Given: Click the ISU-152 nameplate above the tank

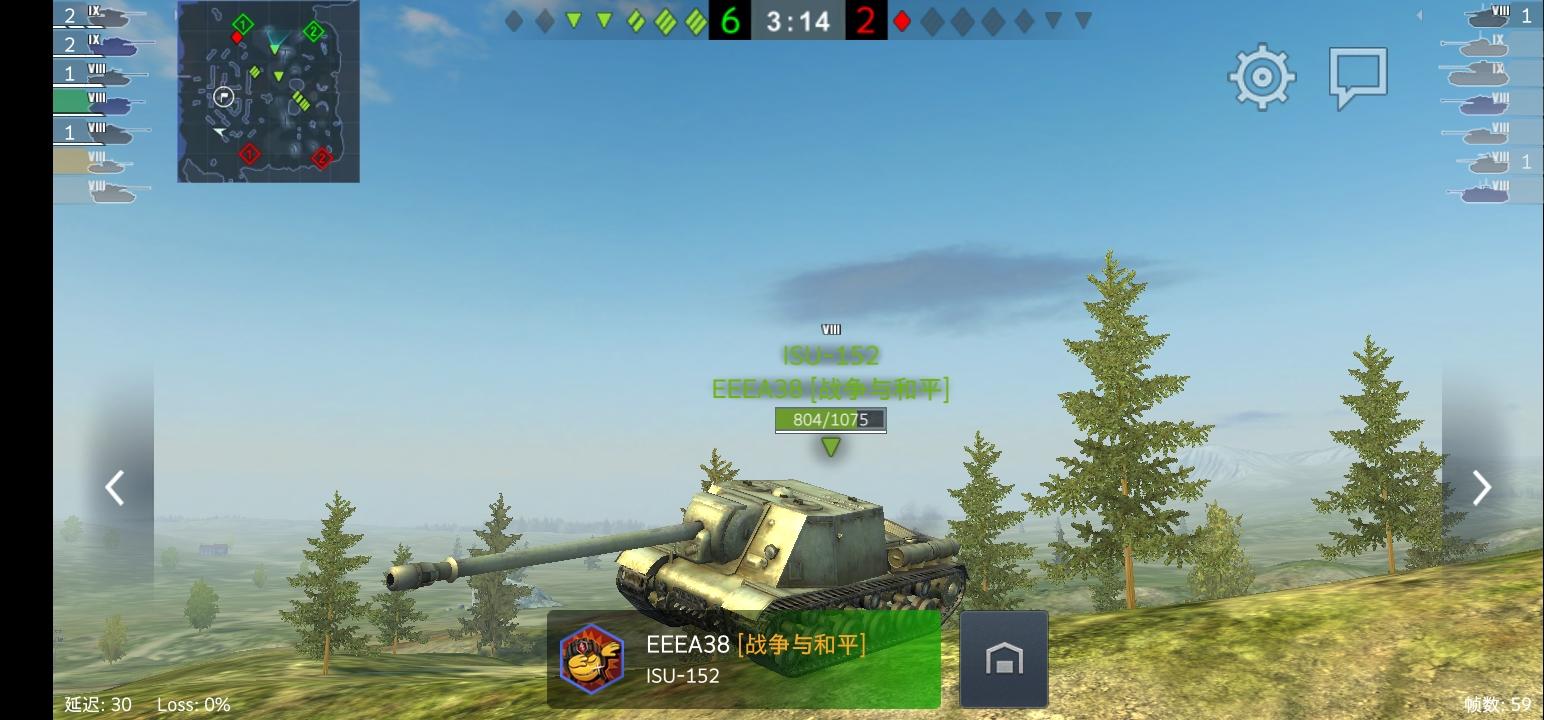Looking at the screenshot, I should click(830, 355).
